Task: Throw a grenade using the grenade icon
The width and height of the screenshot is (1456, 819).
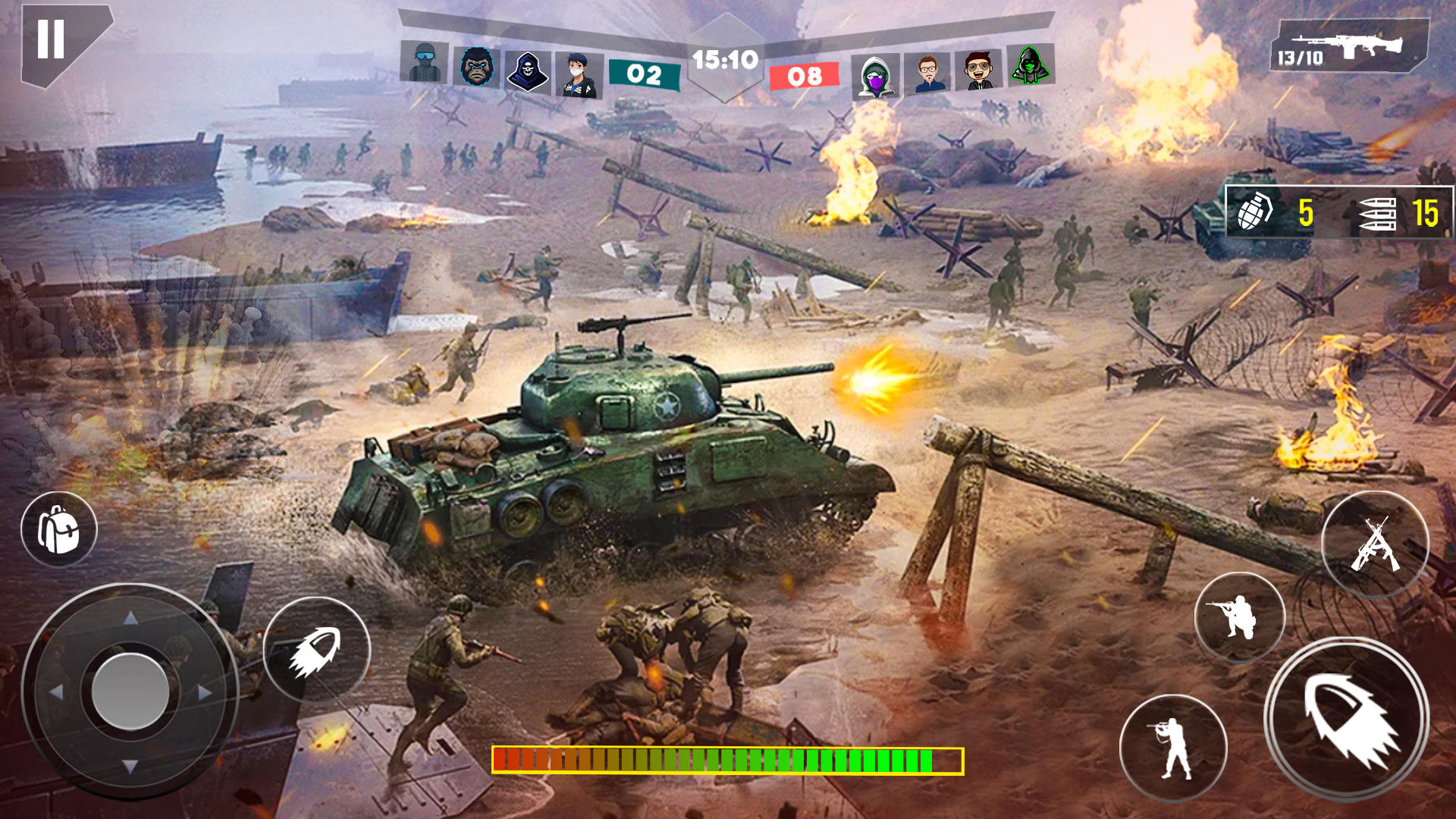Action: (x=1255, y=212)
